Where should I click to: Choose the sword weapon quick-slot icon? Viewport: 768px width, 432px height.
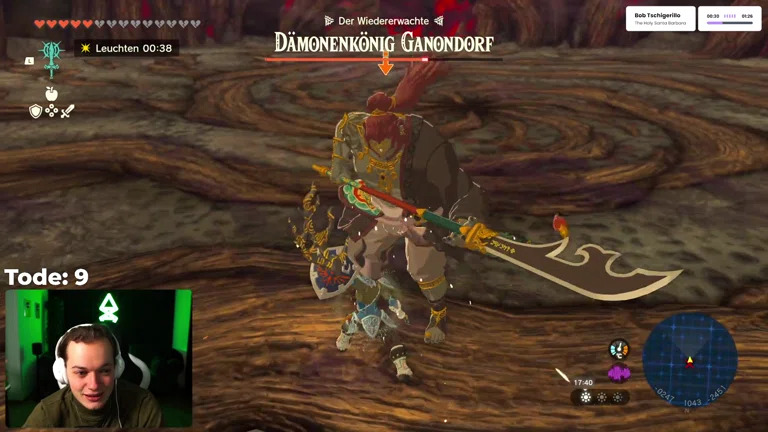tap(67, 111)
